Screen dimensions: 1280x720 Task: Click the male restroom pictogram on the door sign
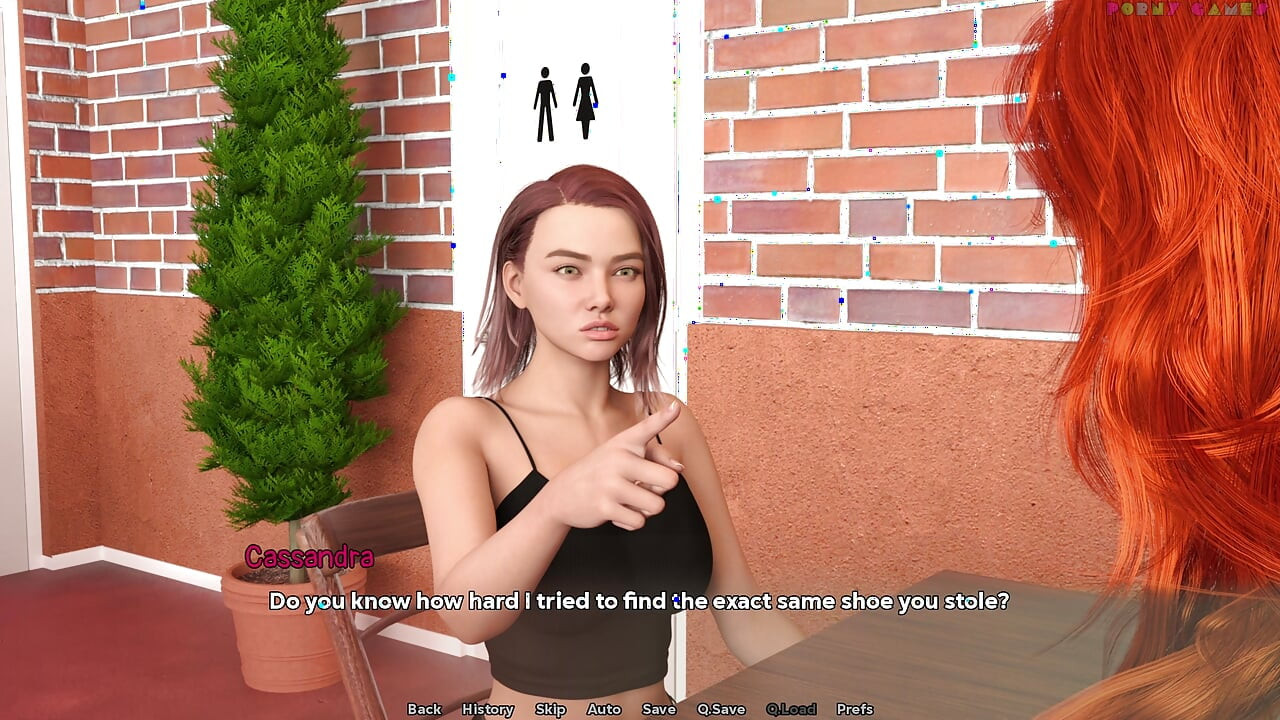click(545, 103)
